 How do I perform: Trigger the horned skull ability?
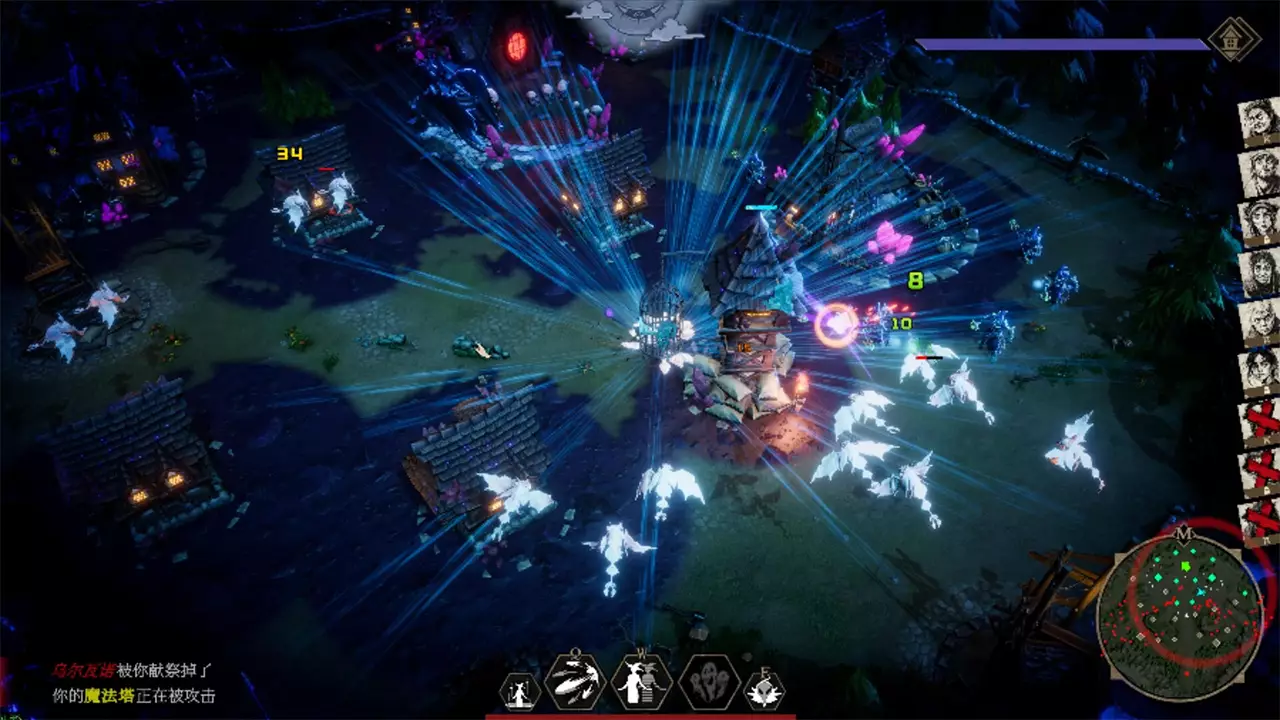(765, 691)
